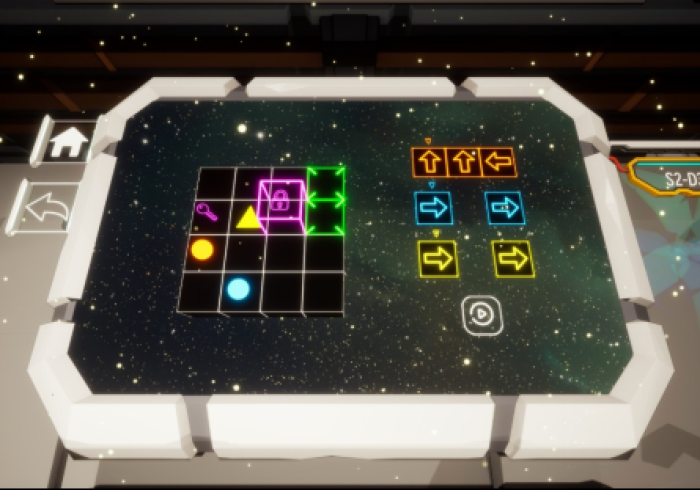The image size is (700, 490).
Task: Select the orange ball on the grid
Action: tap(202, 249)
